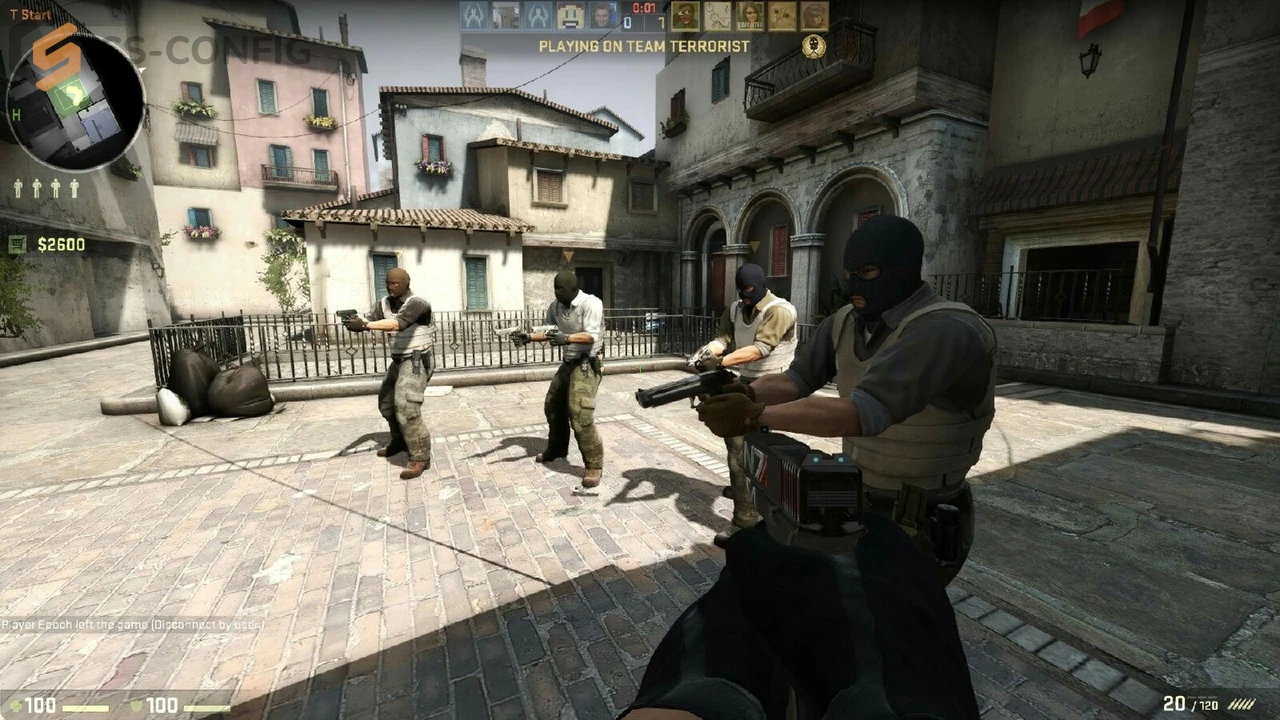This screenshot has width=1280, height=720.
Task: Toggle the fourth alive teammate silhouette
Action: (74, 188)
